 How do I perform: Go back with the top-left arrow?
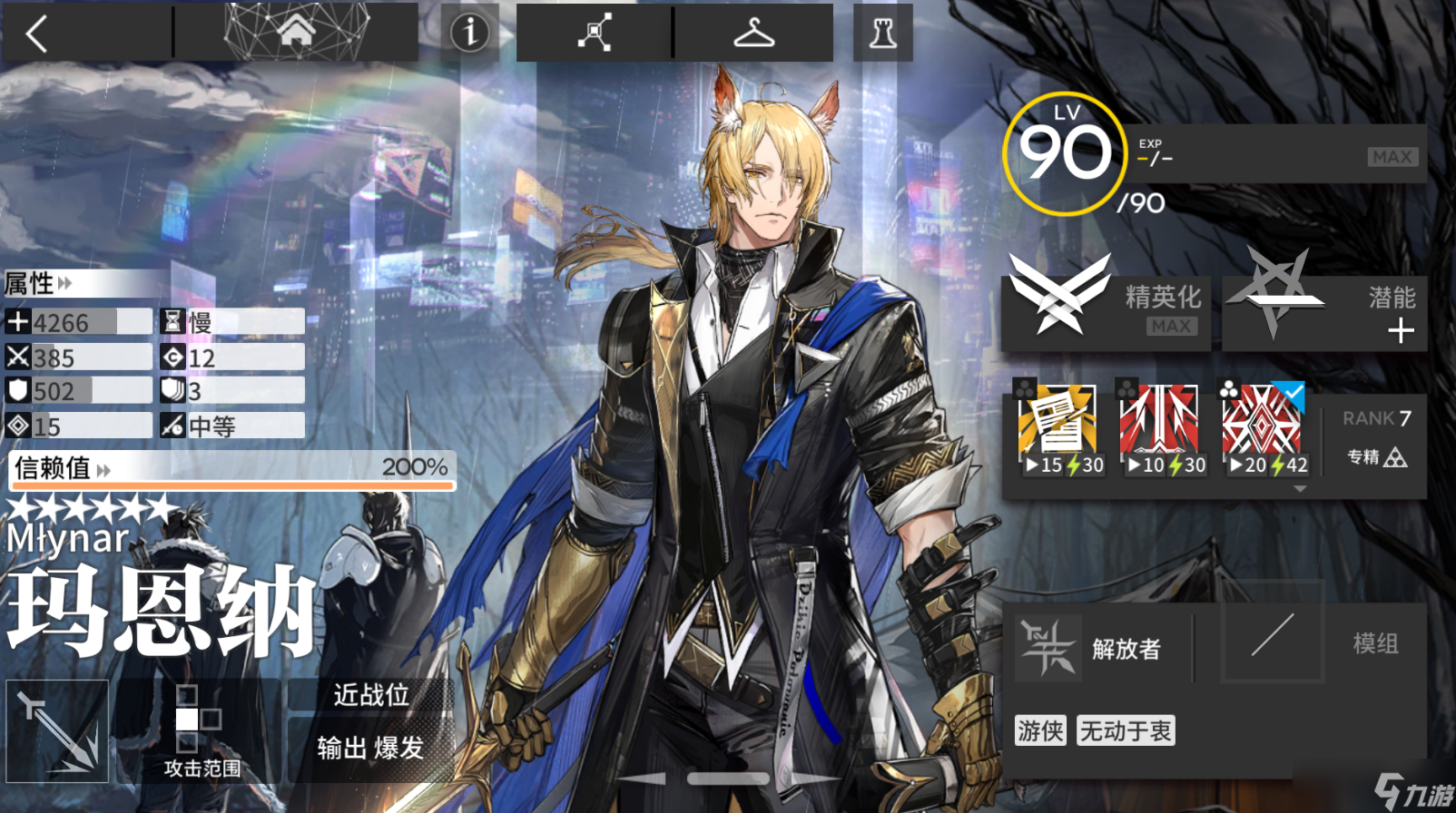pos(38,34)
